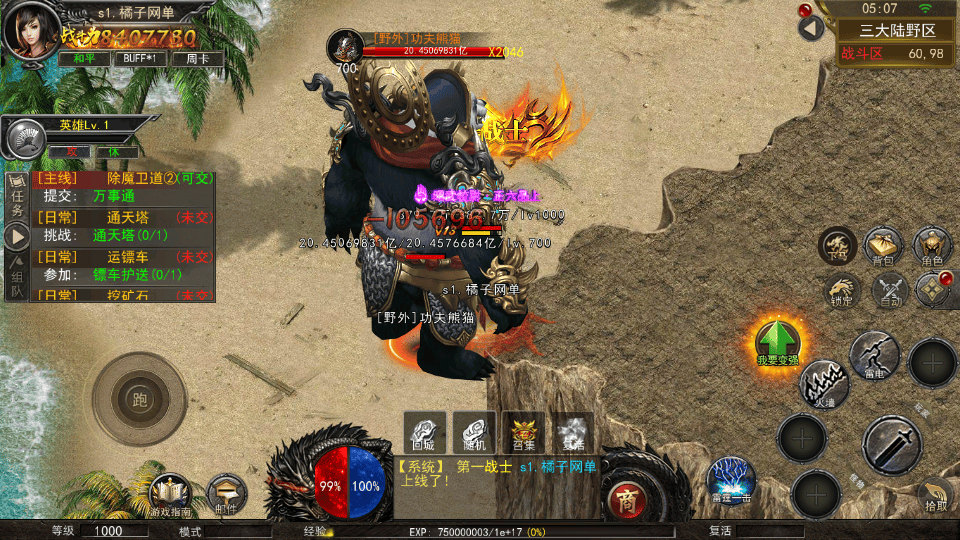Cast the 火墙 fire wall skill

[823, 384]
